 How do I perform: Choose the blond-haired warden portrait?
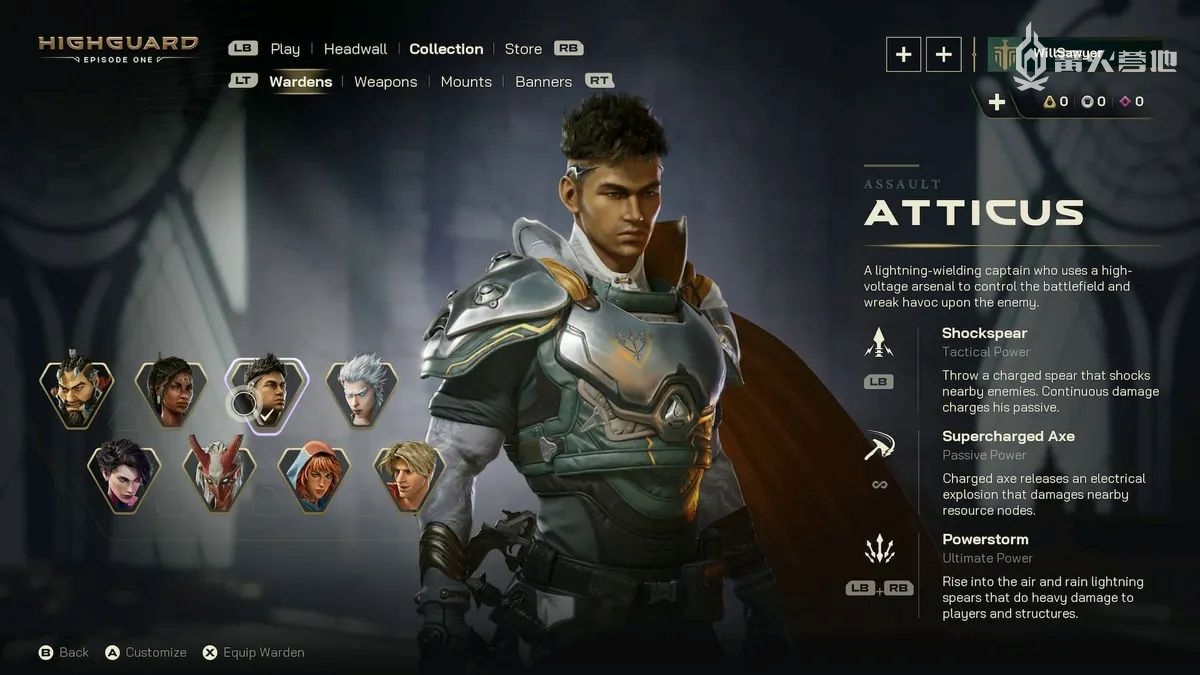pyautogui.click(x=409, y=475)
